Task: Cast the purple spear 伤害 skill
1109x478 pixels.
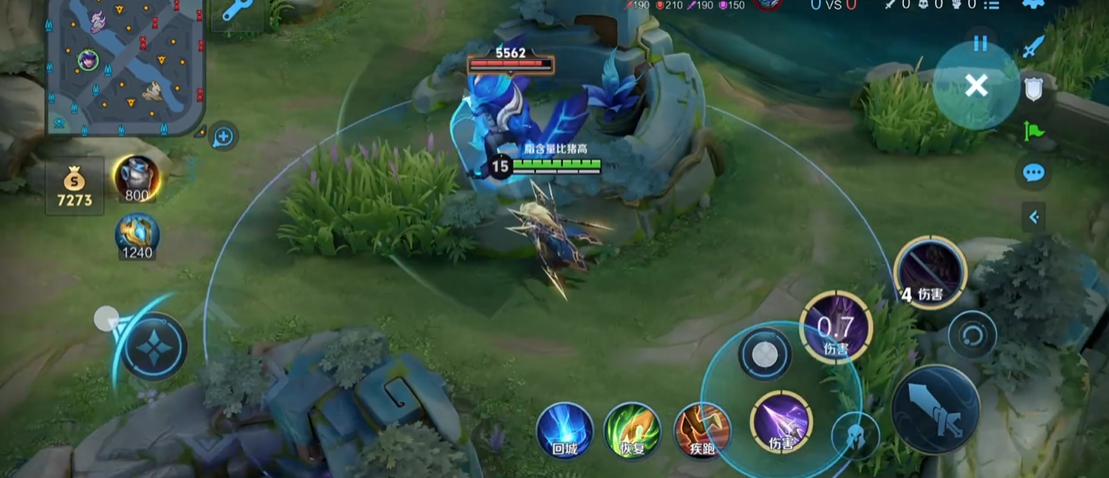Action: tap(781, 420)
